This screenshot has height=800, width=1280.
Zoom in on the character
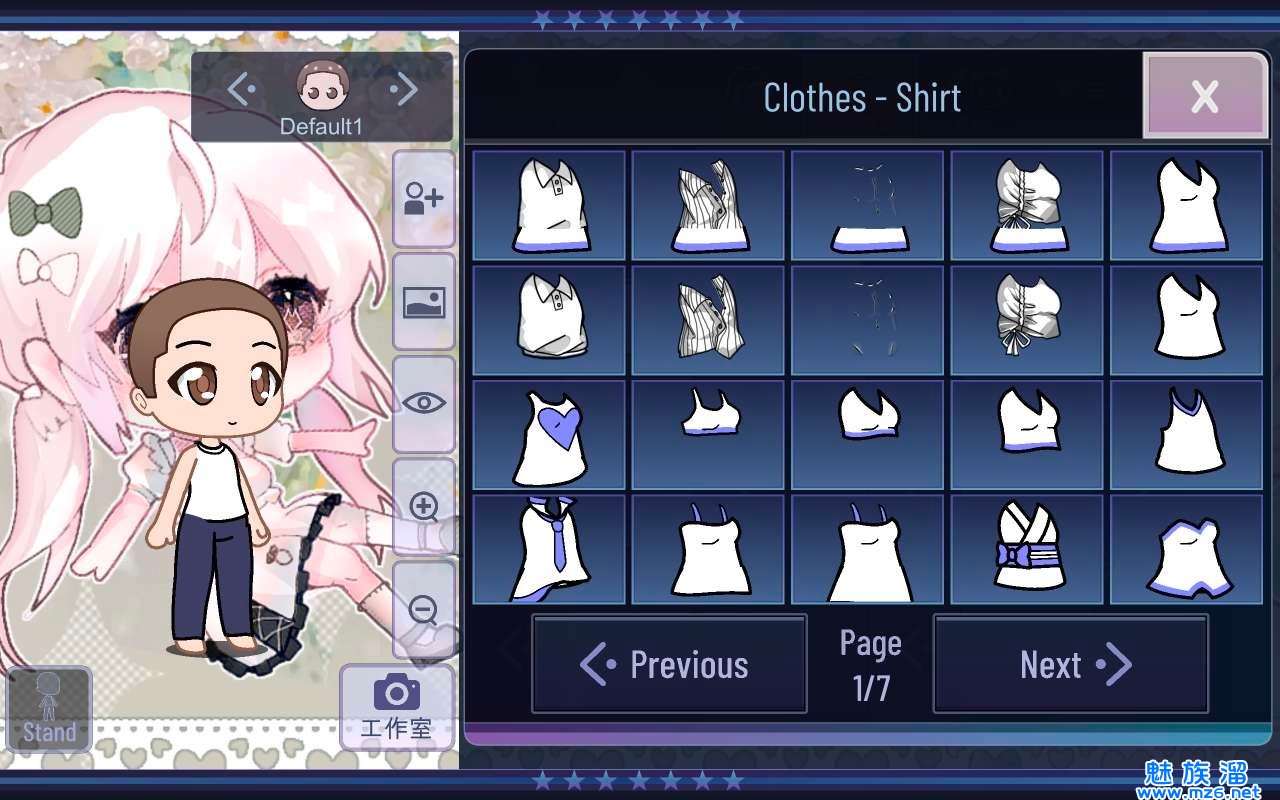tap(424, 507)
